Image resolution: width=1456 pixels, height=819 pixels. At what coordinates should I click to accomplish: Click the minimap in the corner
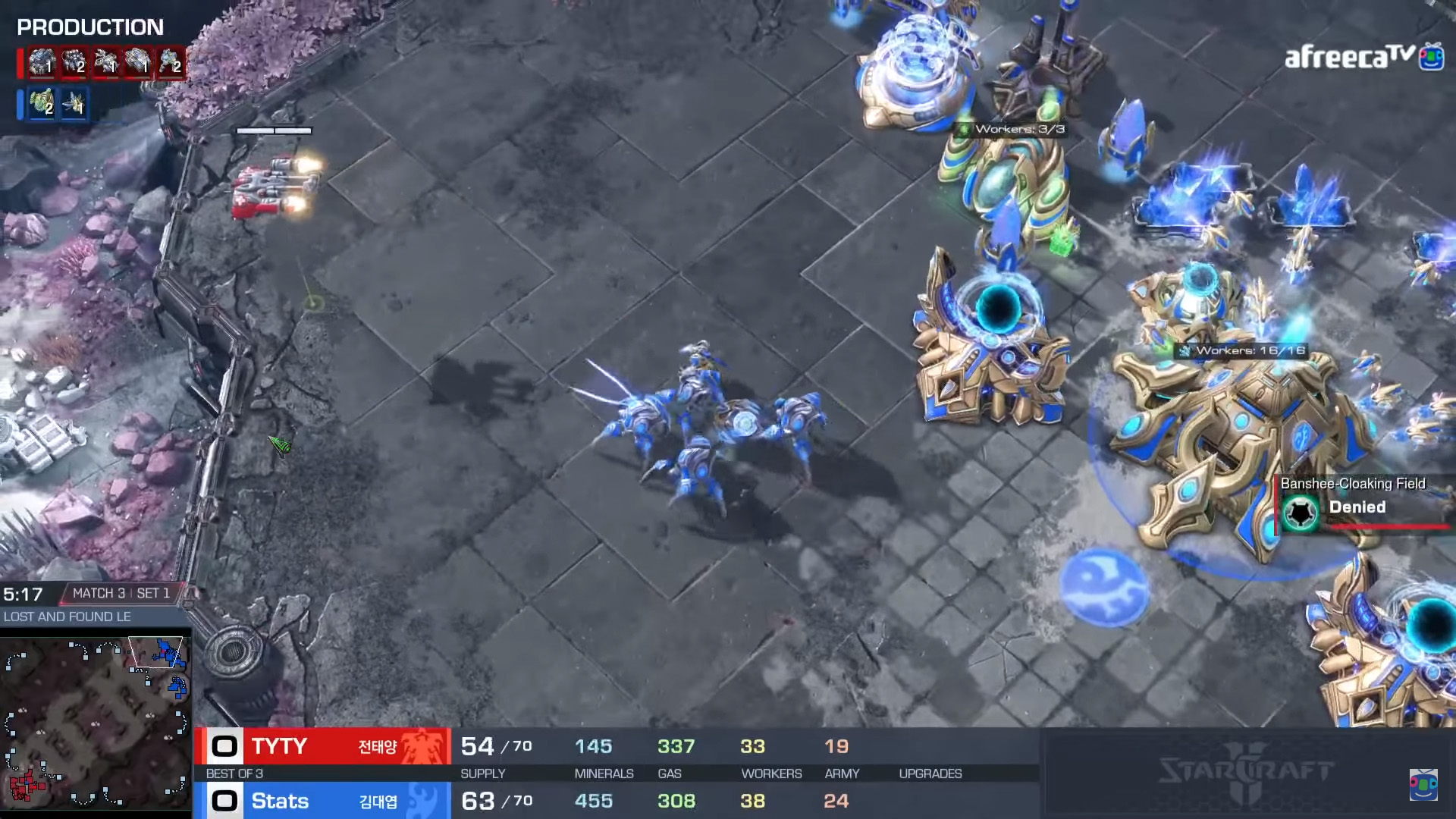coord(96,723)
